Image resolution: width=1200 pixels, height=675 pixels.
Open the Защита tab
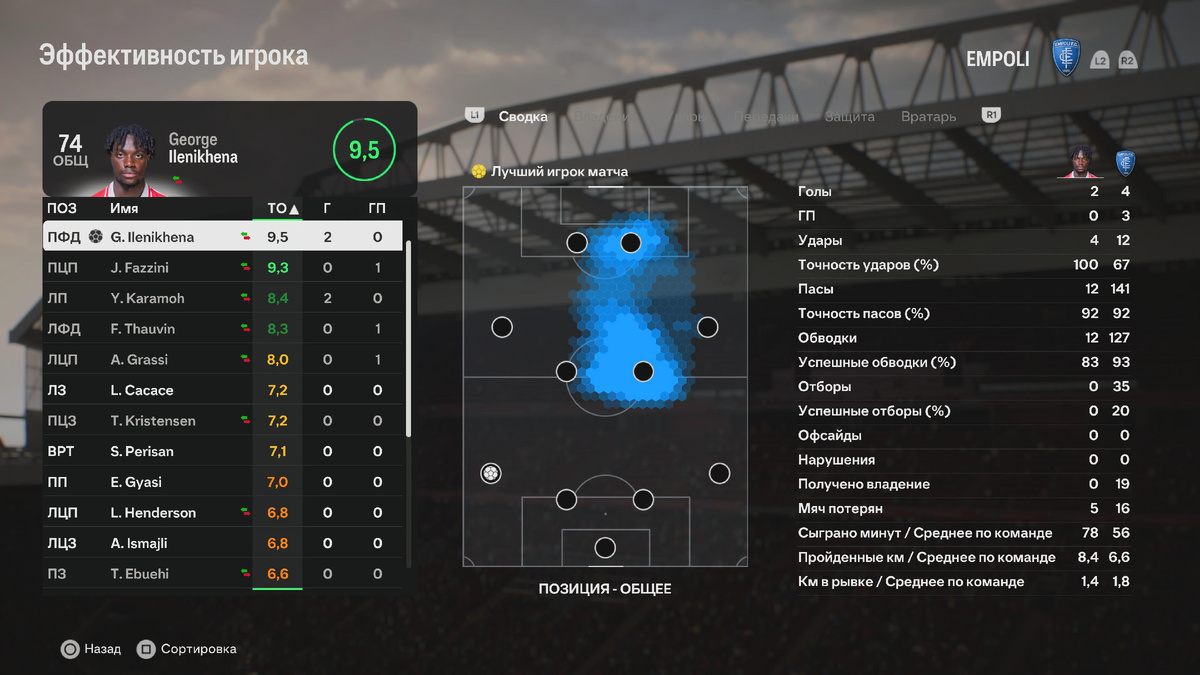point(849,117)
